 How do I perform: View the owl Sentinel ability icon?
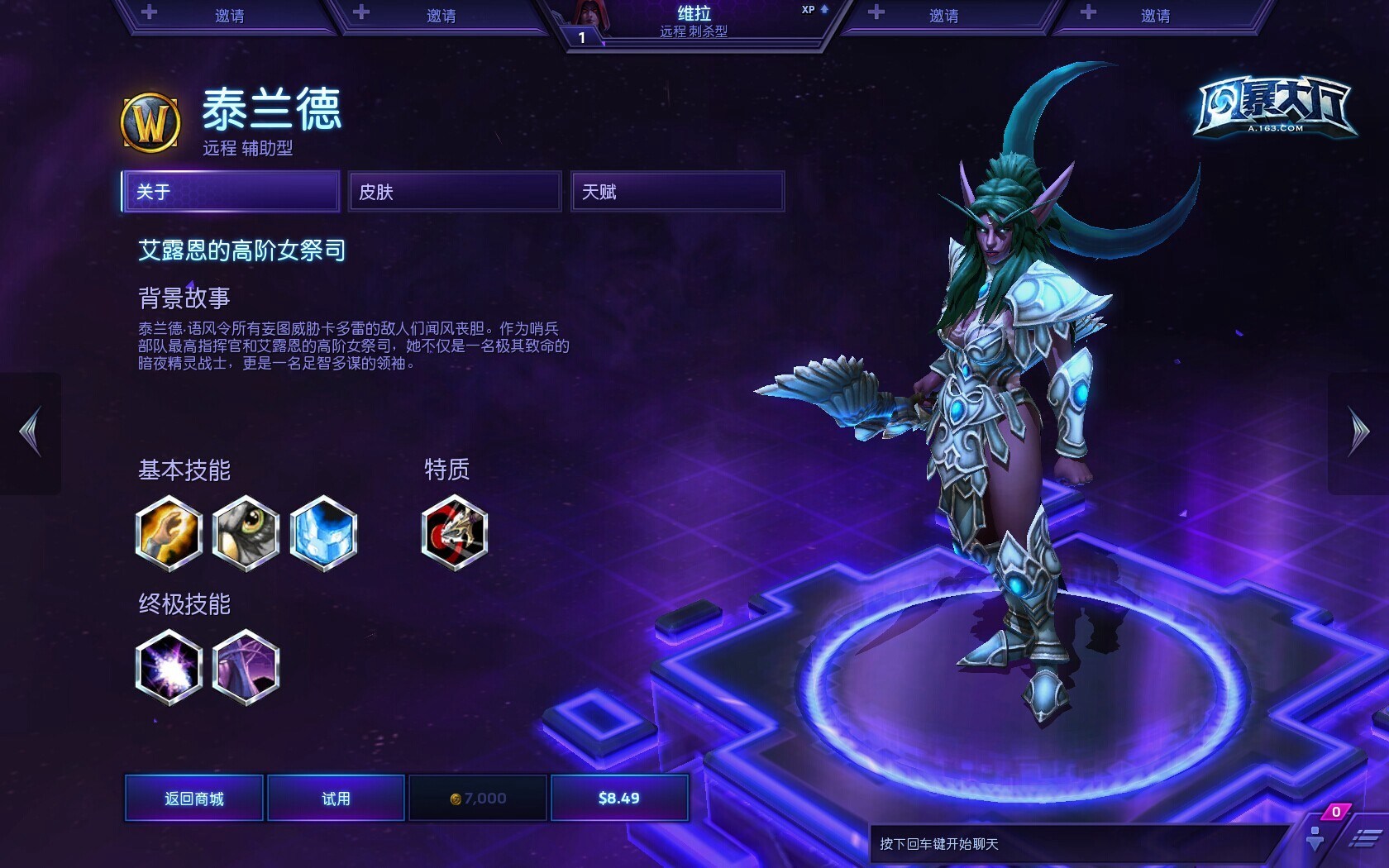tap(246, 533)
